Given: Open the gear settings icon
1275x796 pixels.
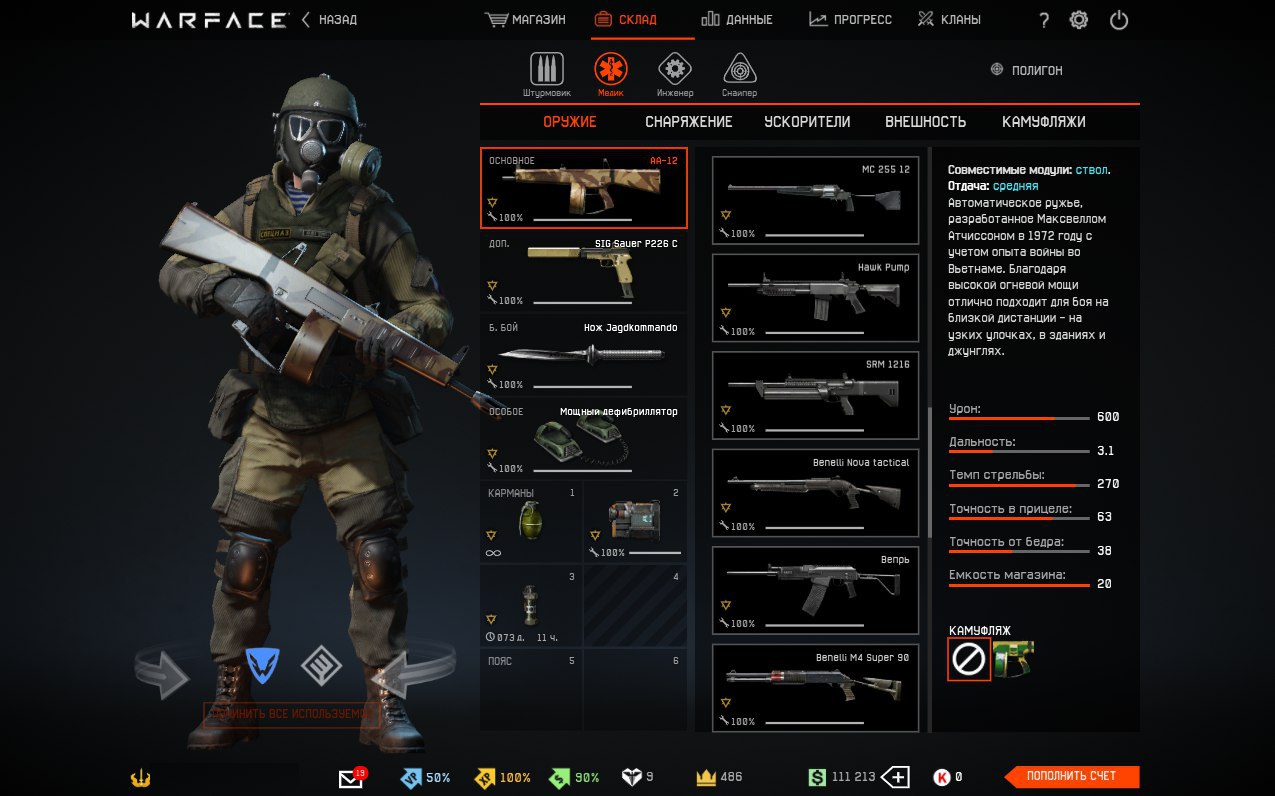Looking at the screenshot, I should [1079, 20].
